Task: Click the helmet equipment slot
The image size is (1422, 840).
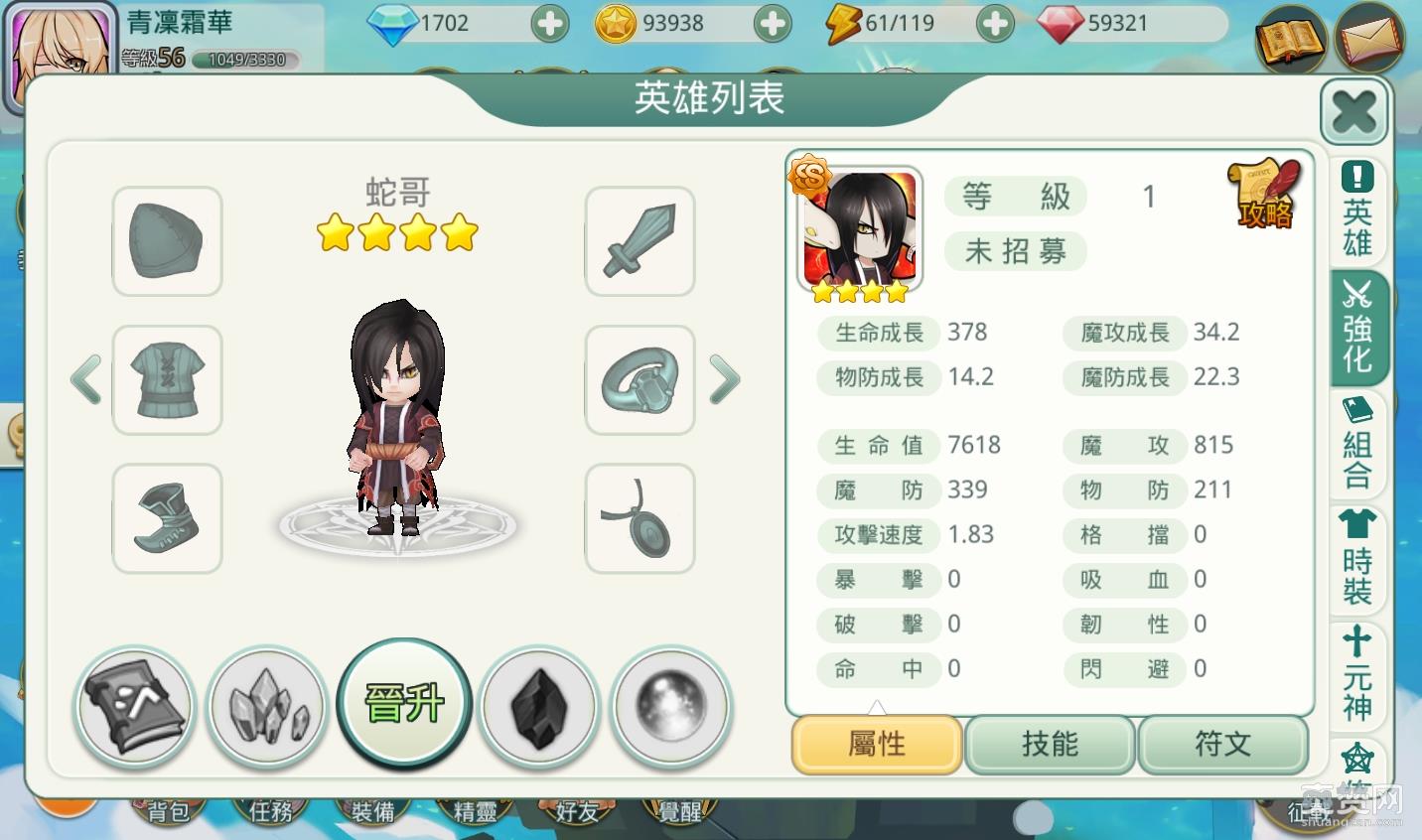Action: (166, 243)
